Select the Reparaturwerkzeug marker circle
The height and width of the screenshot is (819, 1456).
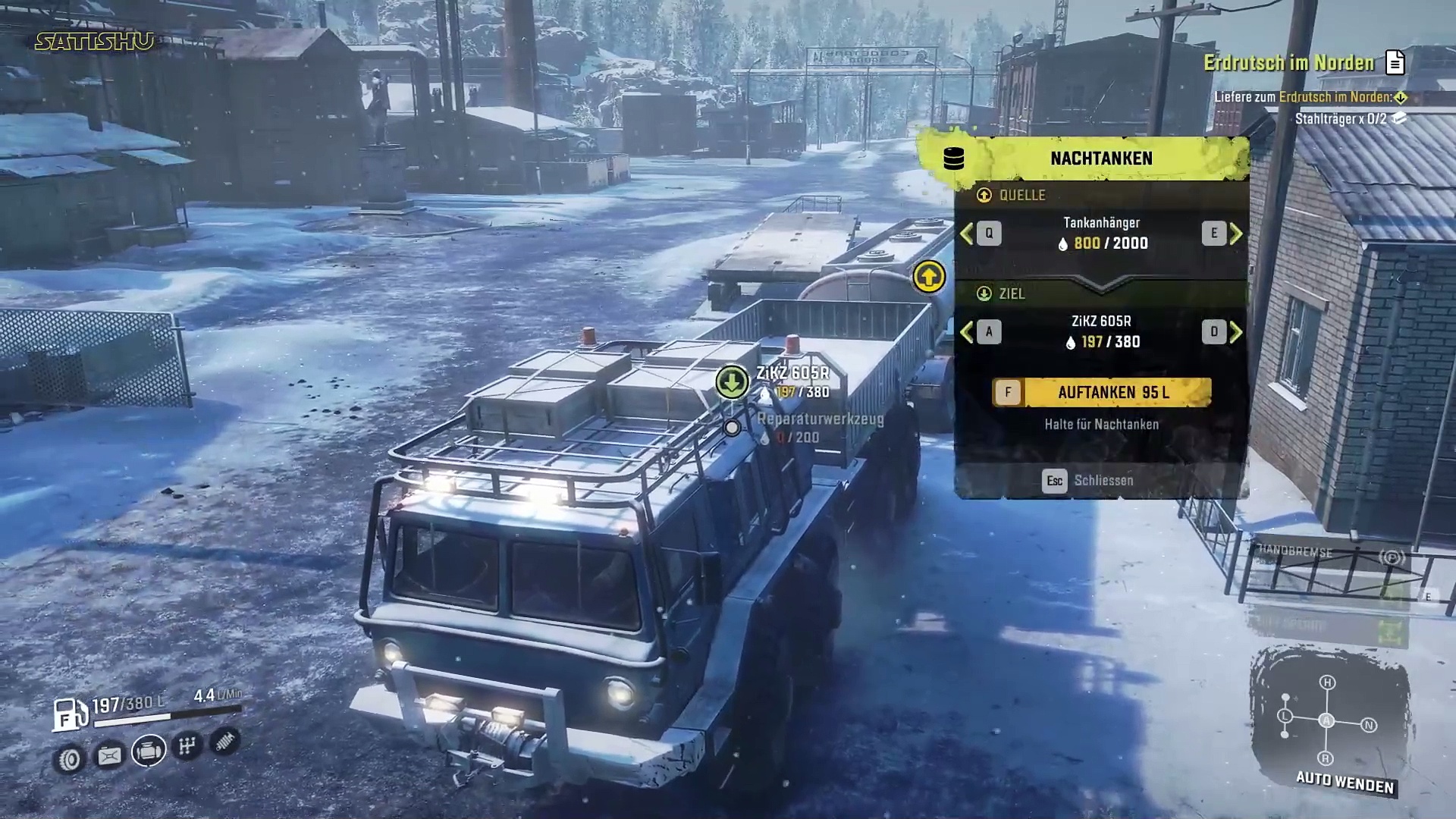point(732,428)
